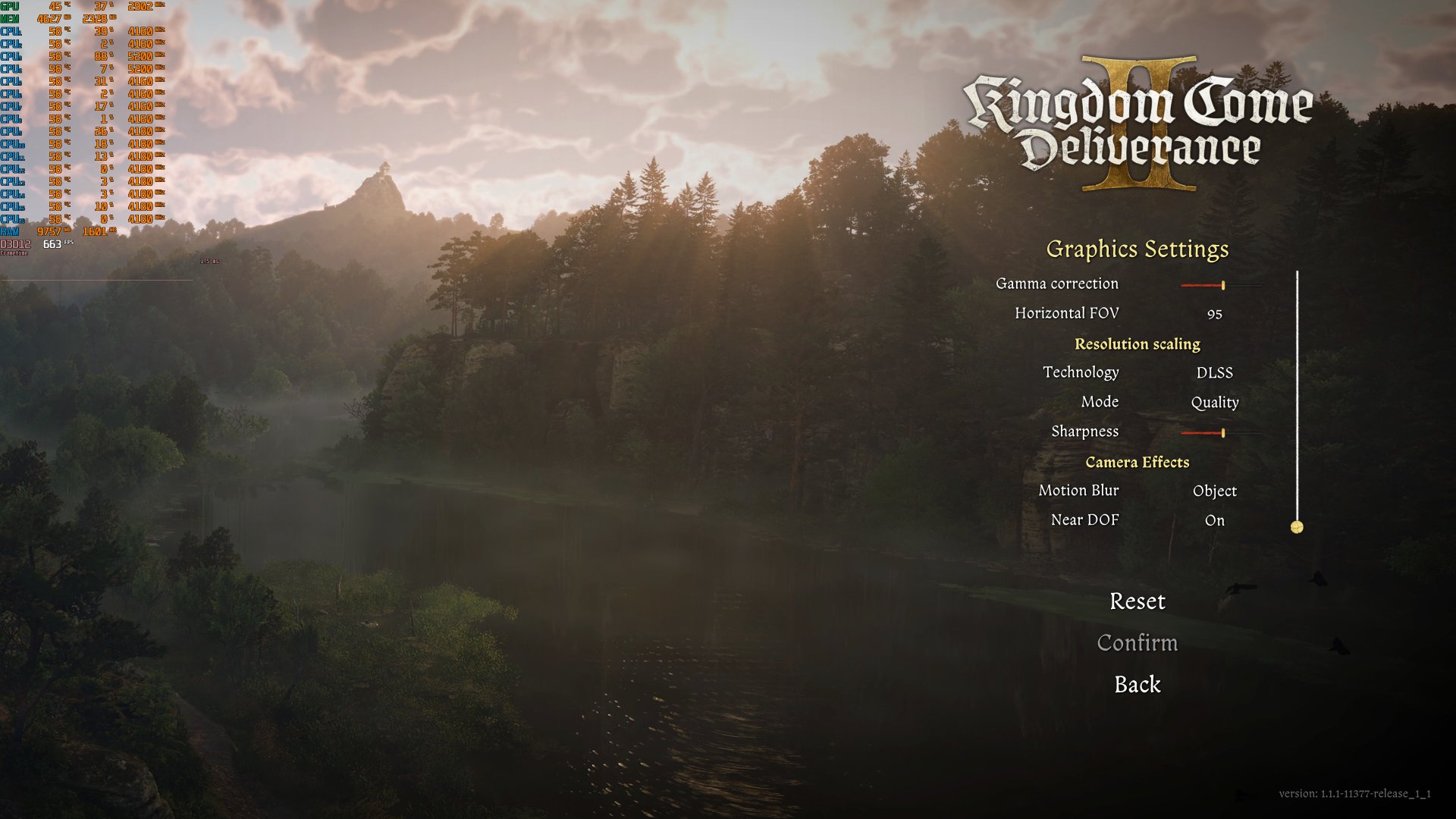Click the Resolution scaling section header

tap(1137, 344)
